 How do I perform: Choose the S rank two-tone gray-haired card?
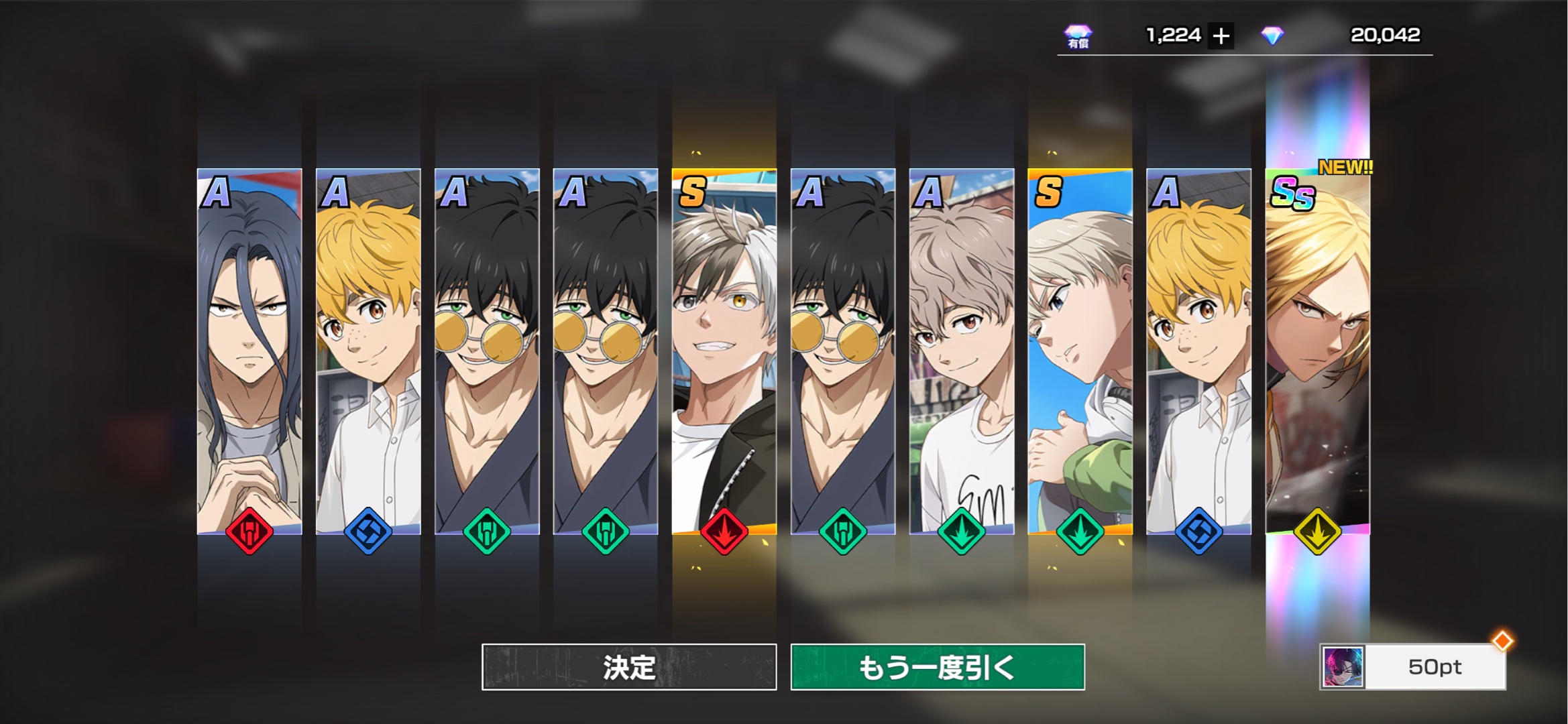point(724,352)
